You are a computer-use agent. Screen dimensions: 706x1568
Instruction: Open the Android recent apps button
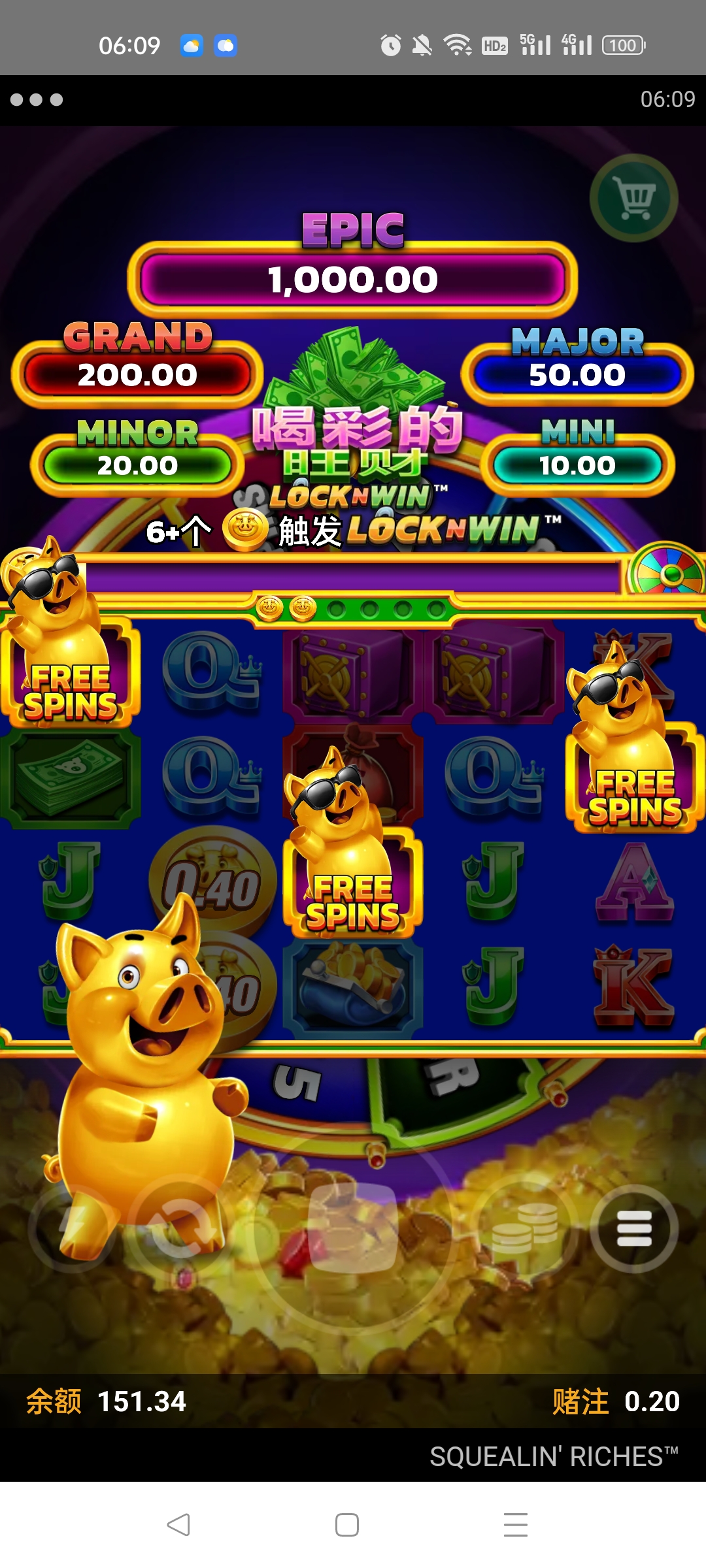click(515, 1525)
